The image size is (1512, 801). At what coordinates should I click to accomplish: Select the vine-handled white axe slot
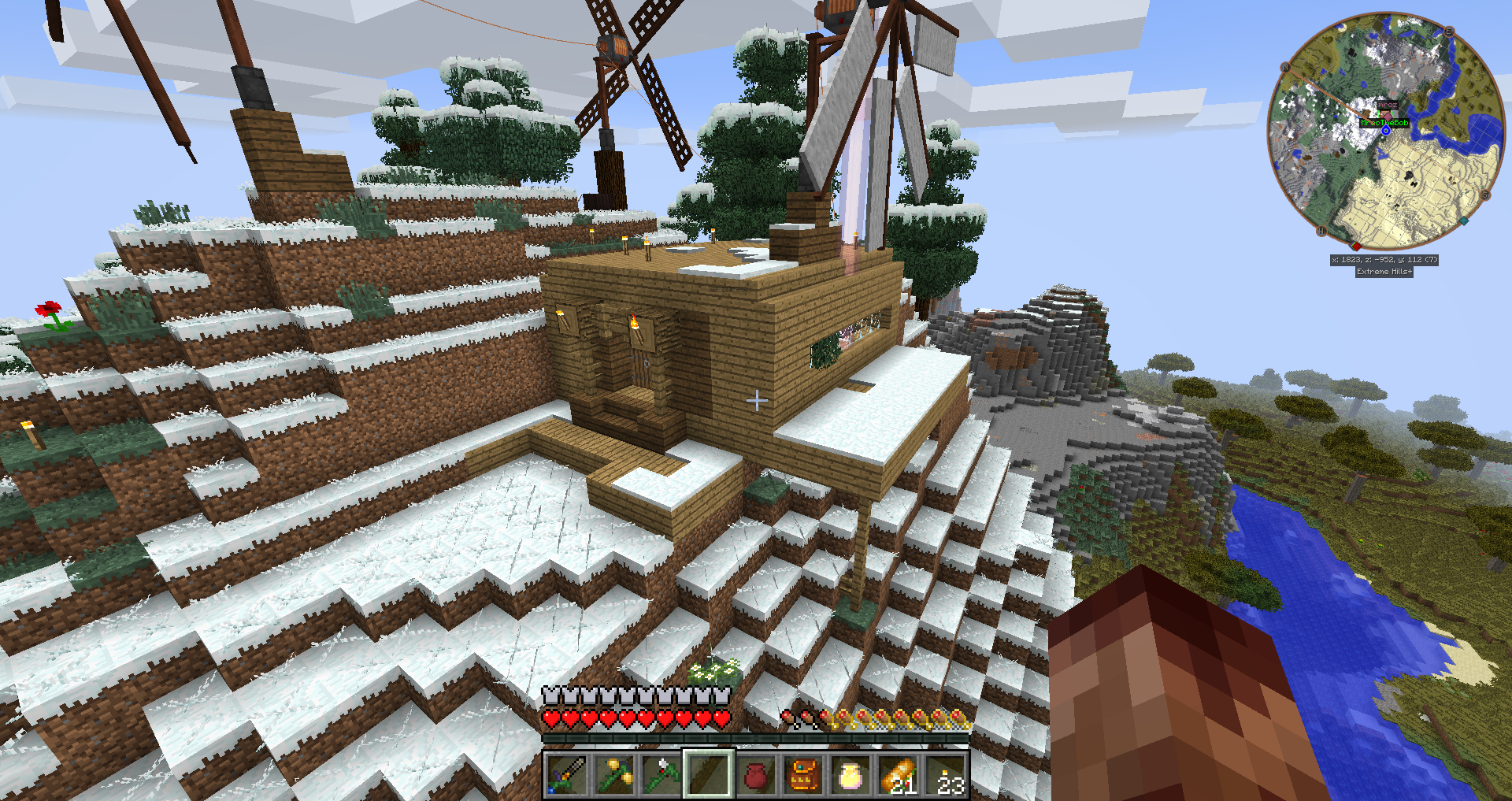pos(661,775)
